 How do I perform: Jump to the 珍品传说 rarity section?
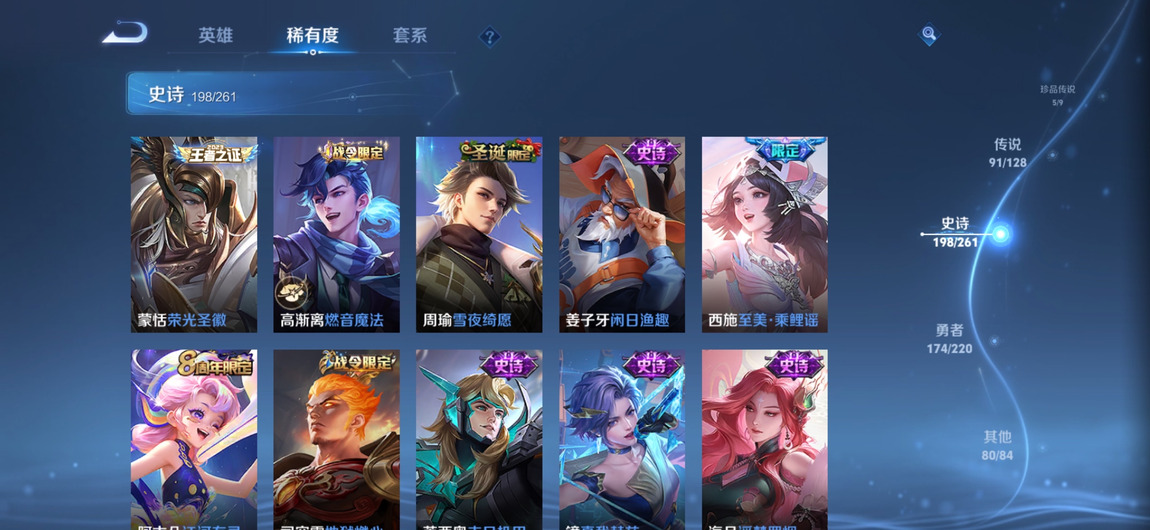click(1057, 94)
